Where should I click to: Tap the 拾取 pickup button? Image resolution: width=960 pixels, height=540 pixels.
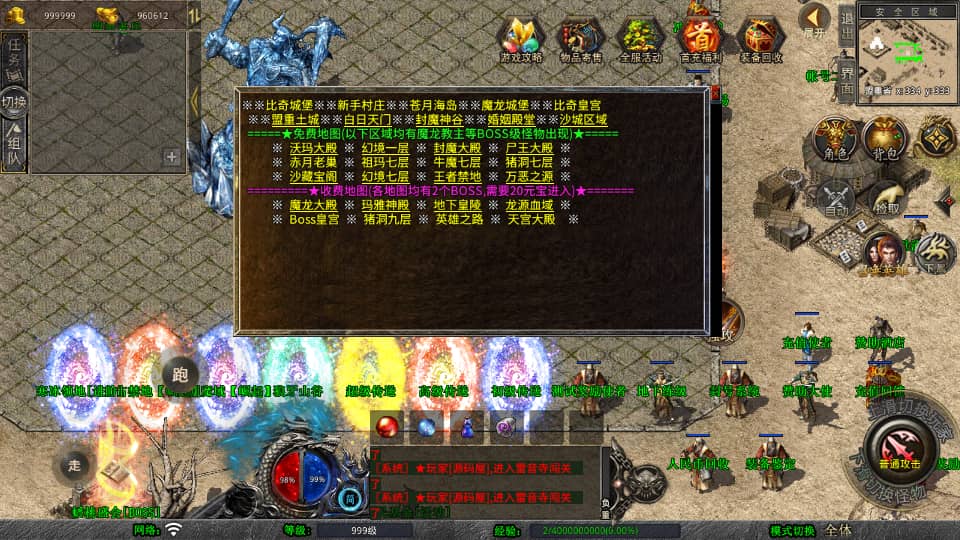886,200
